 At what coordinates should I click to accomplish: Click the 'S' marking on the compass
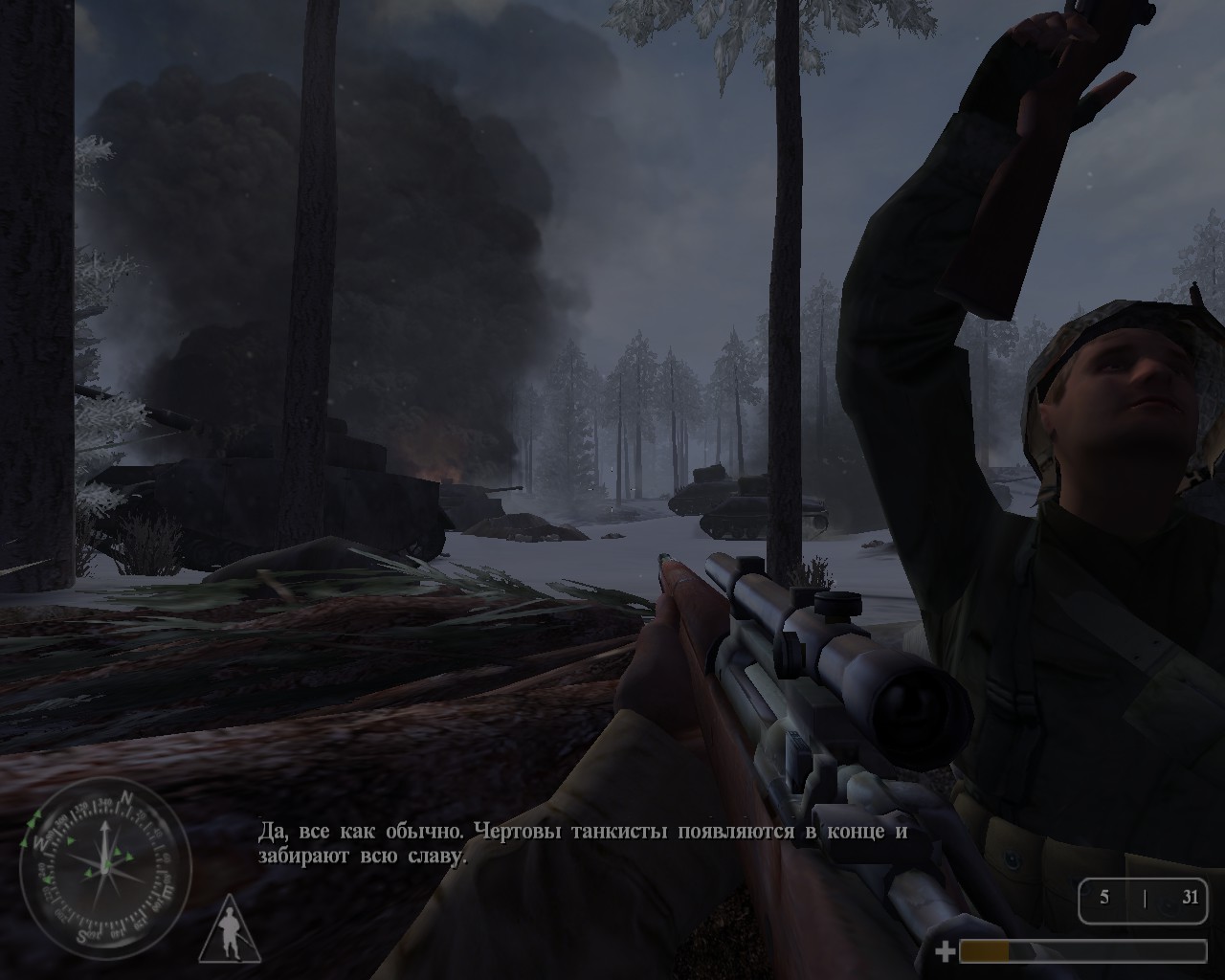click(82, 934)
